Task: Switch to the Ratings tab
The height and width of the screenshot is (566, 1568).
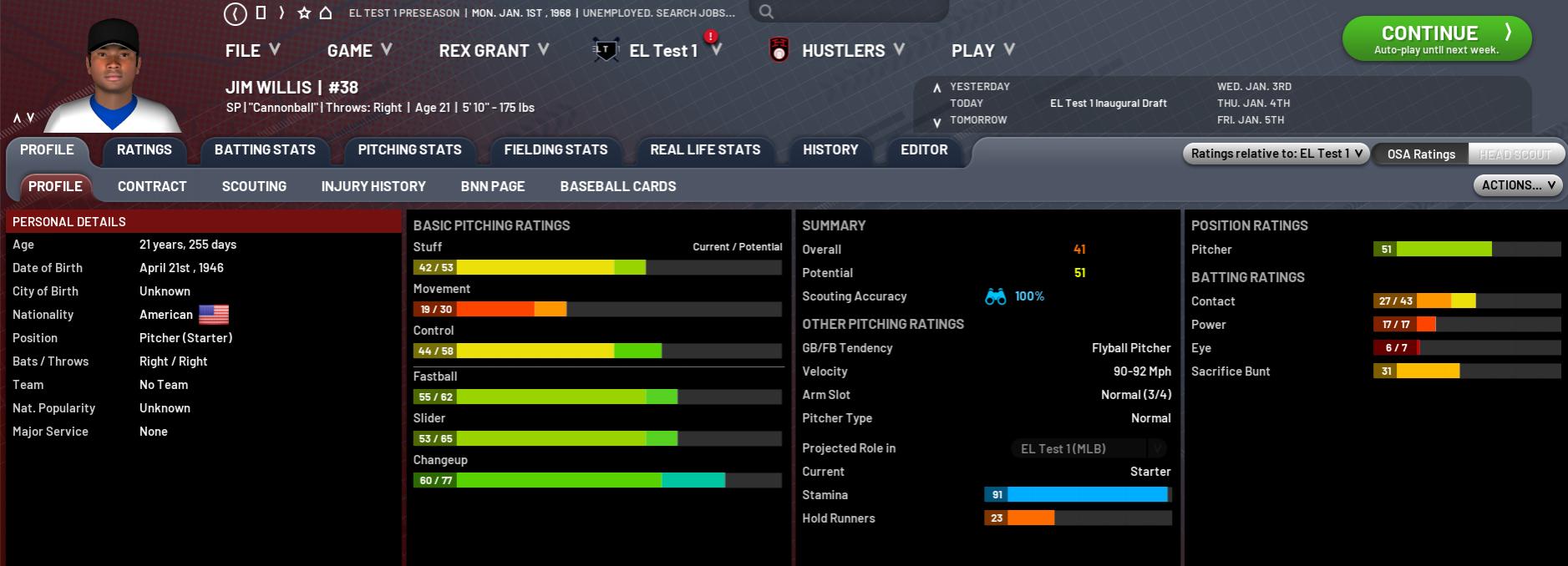Action: [144, 150]
